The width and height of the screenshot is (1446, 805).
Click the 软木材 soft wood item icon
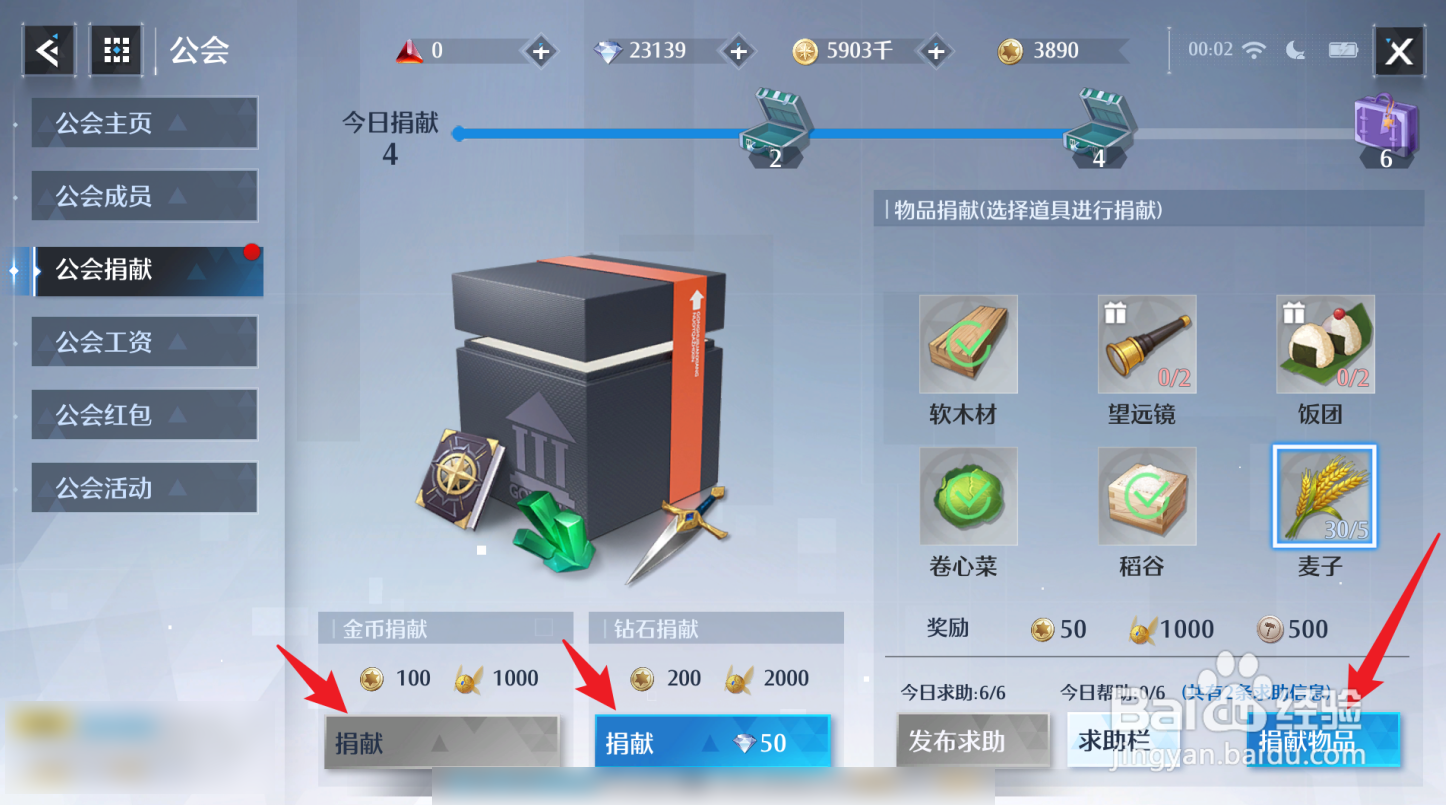967,343
